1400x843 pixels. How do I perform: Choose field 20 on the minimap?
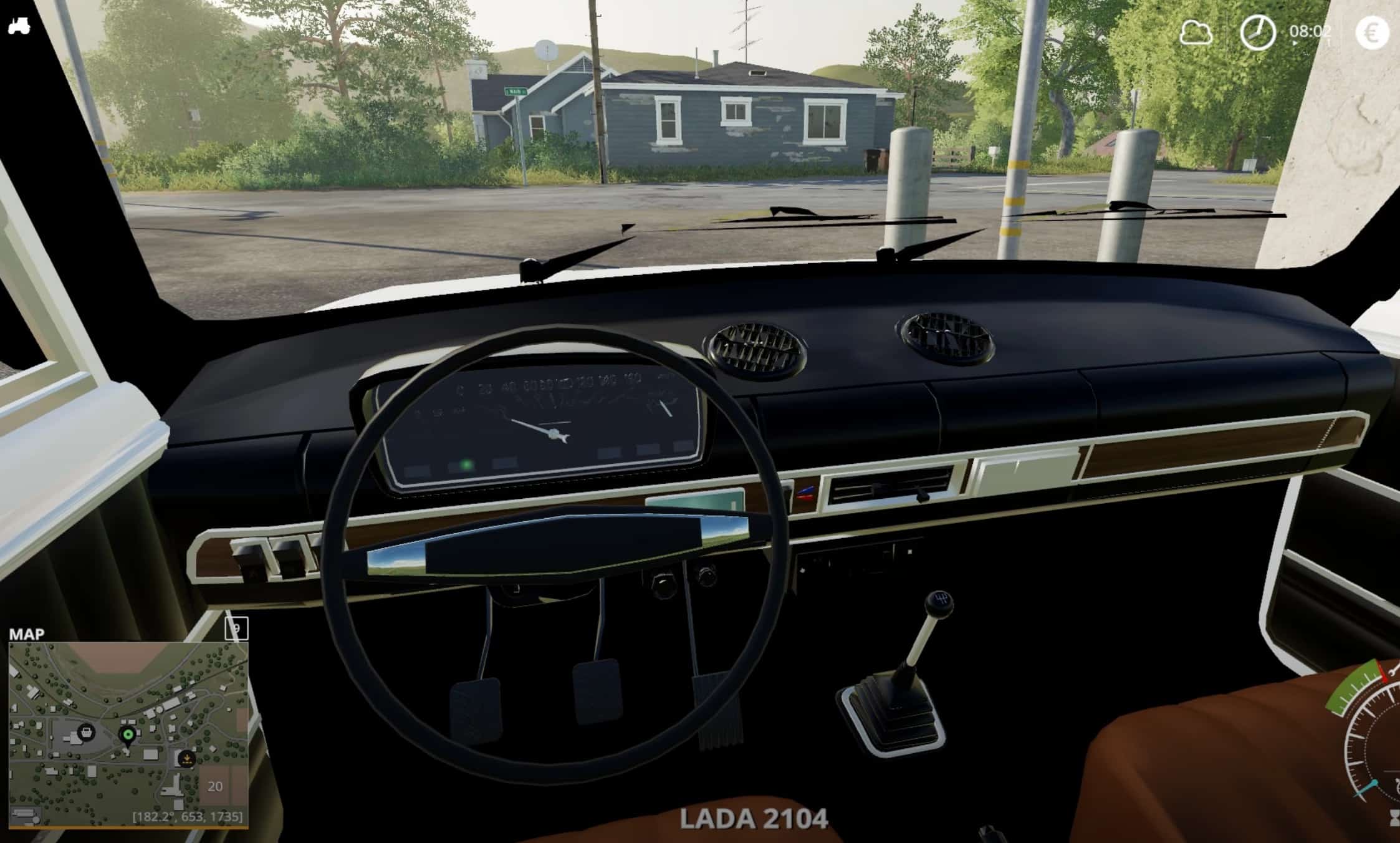pos(215,786)
